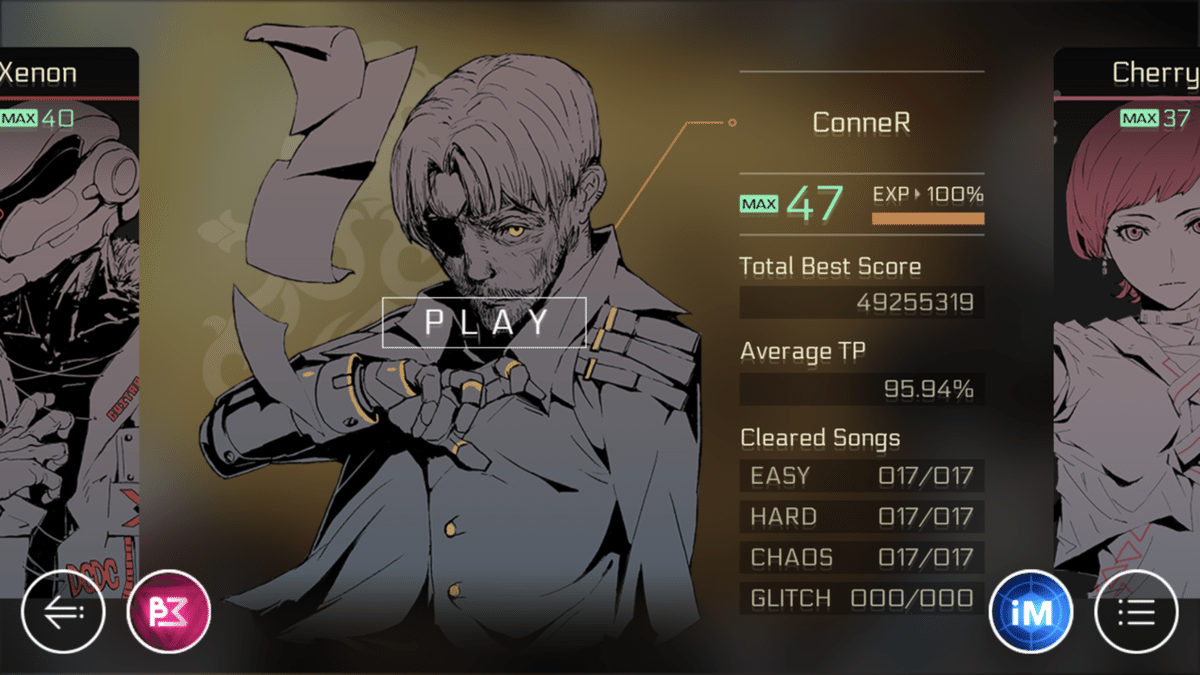
Task: Start ConneR's song list with PLAY
Action: point(484,322)
